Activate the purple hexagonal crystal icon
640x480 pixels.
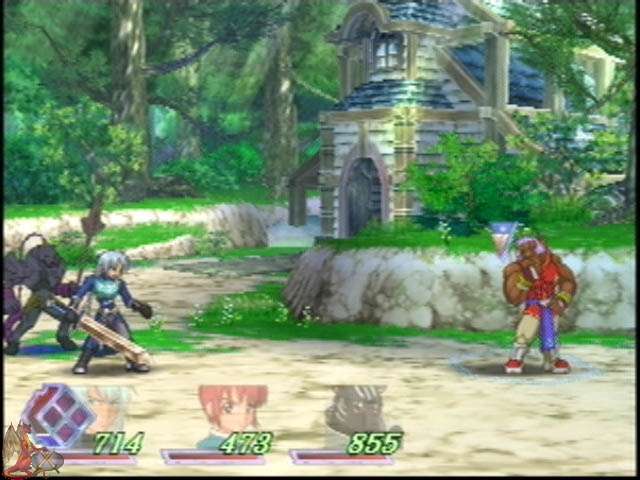tap(58, 415)
